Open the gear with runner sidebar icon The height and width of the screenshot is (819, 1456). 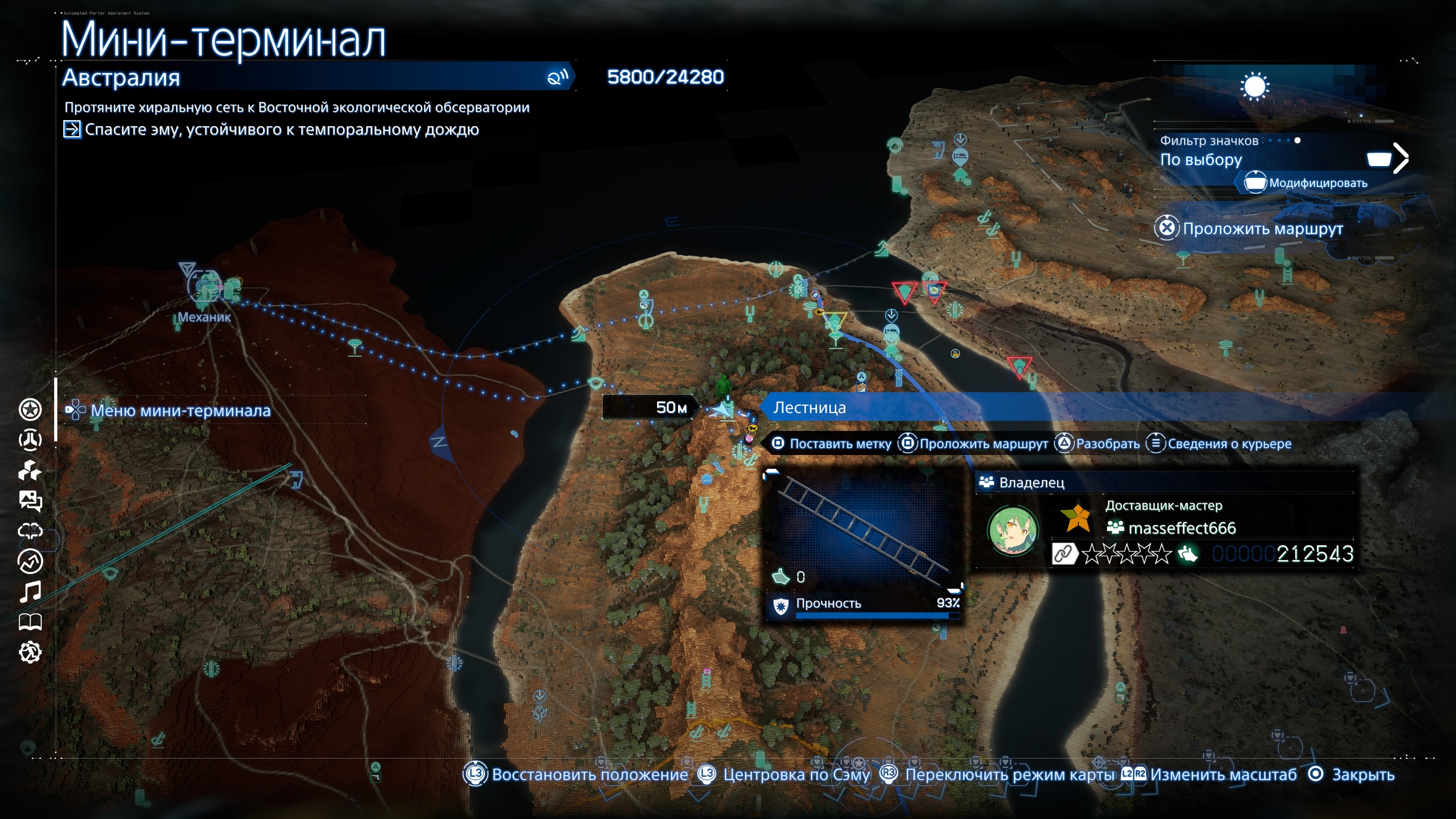coord(30,652)
